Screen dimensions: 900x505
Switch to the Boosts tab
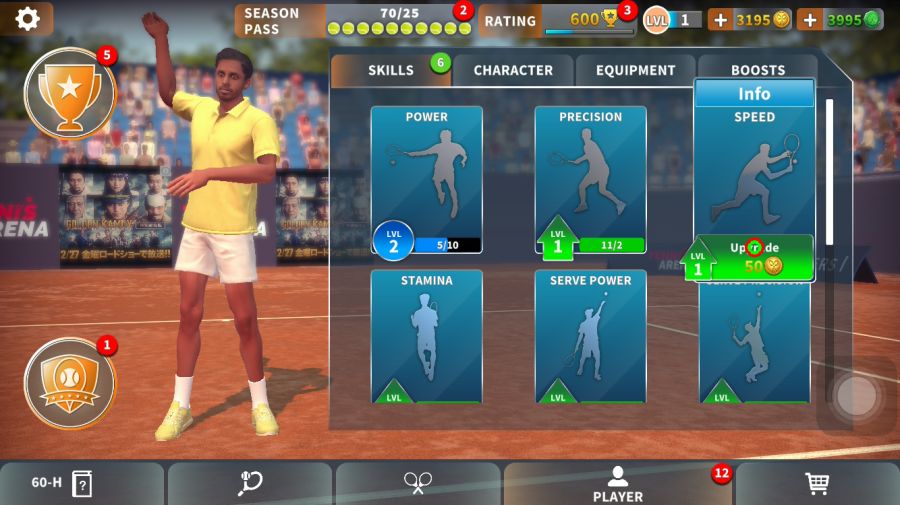(x=757, y=70)
